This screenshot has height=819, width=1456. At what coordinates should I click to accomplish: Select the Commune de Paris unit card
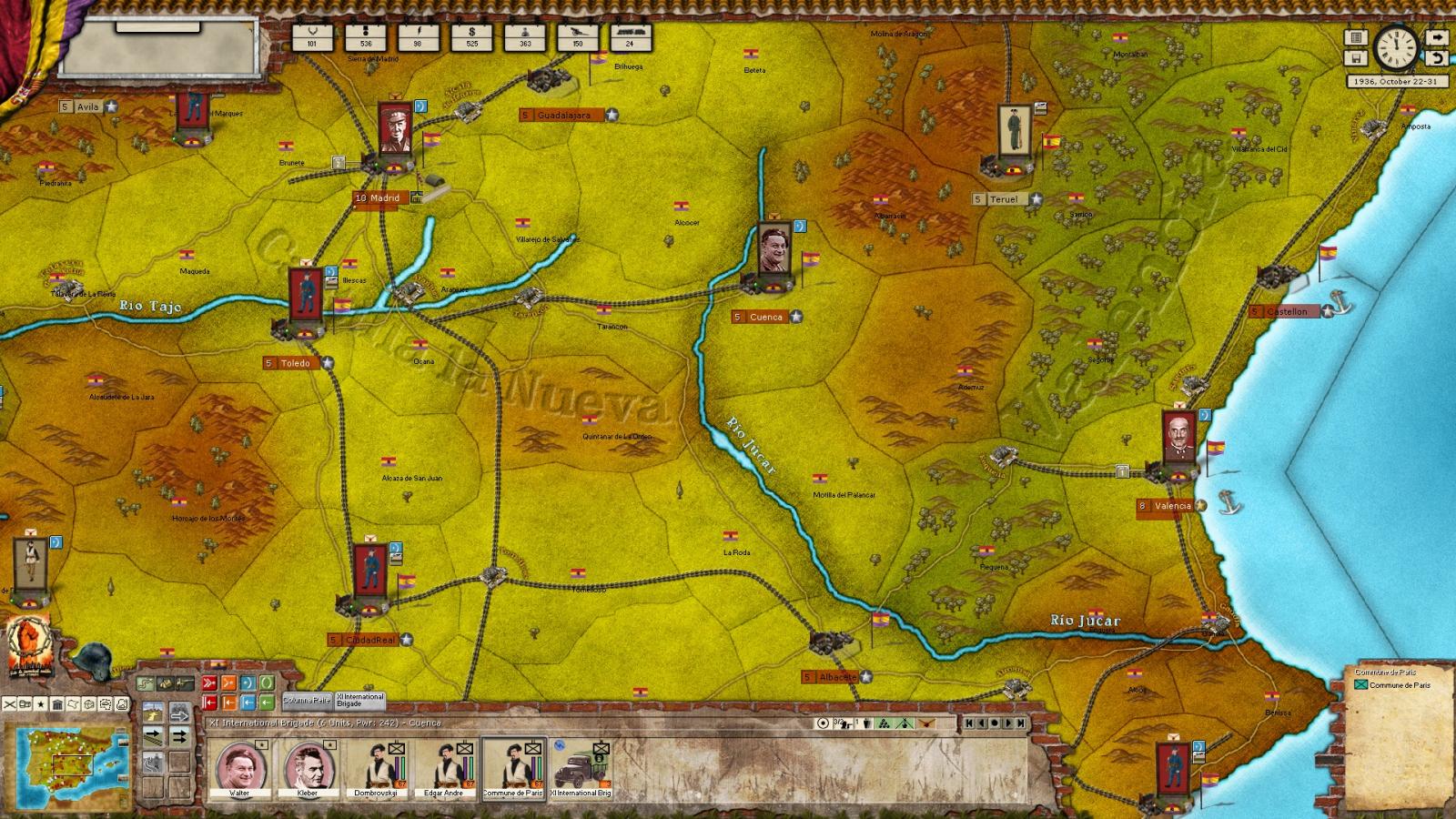point(513,769)
